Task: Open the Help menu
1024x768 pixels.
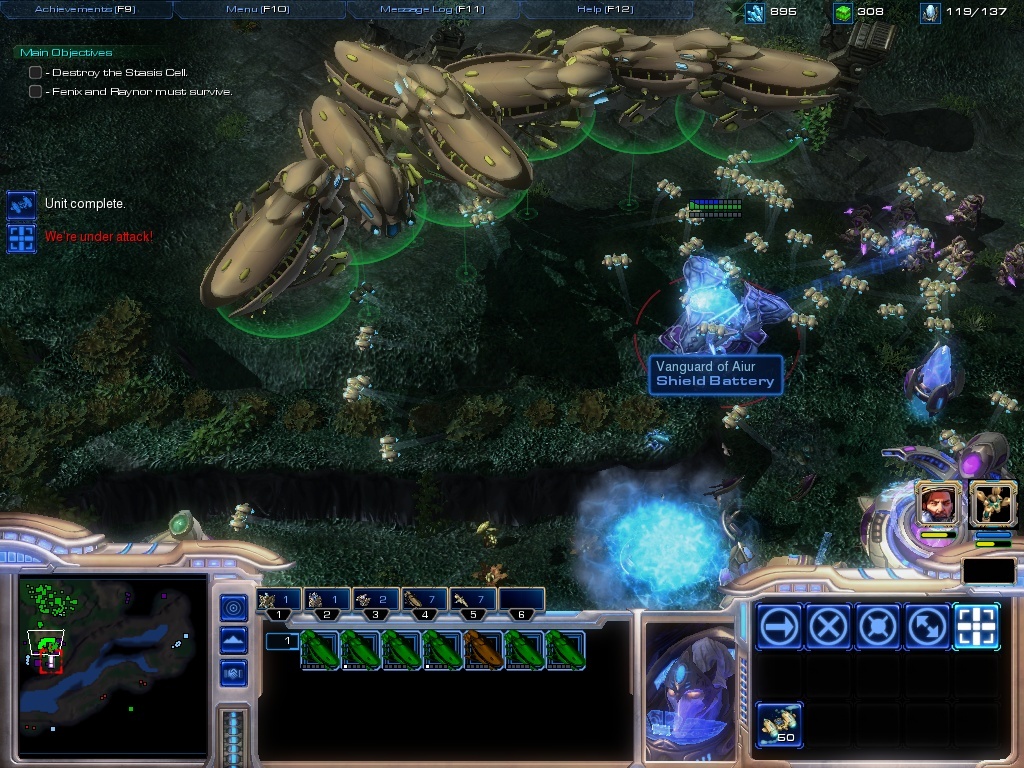Action: point(605,10)
